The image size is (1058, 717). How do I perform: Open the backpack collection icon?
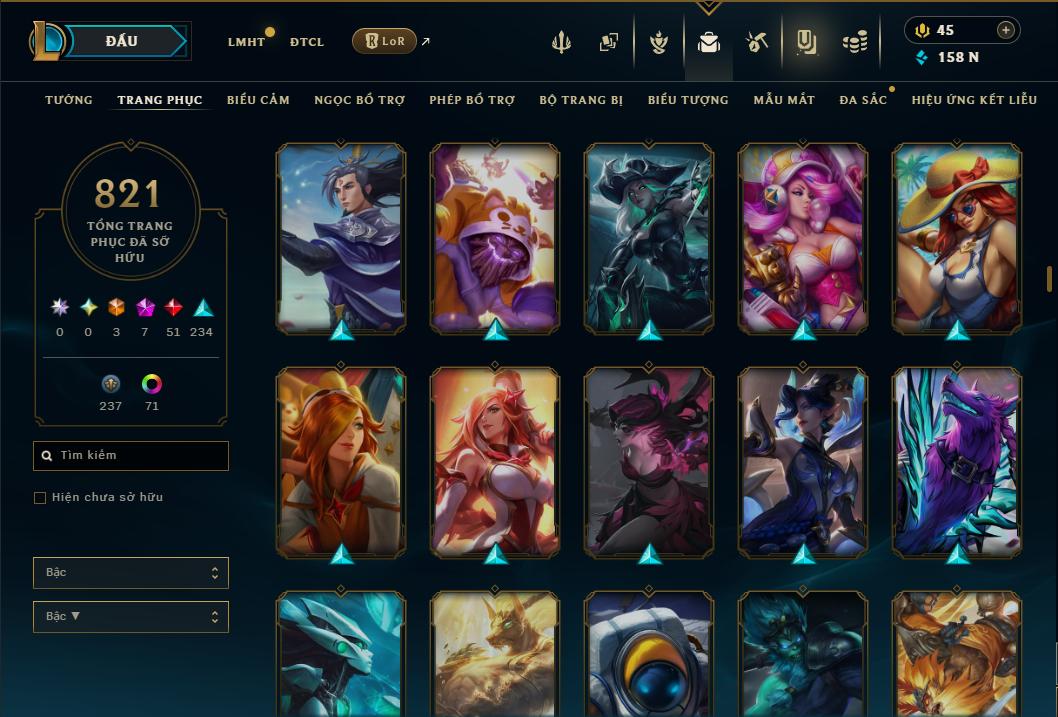click(x=709, y=43)
